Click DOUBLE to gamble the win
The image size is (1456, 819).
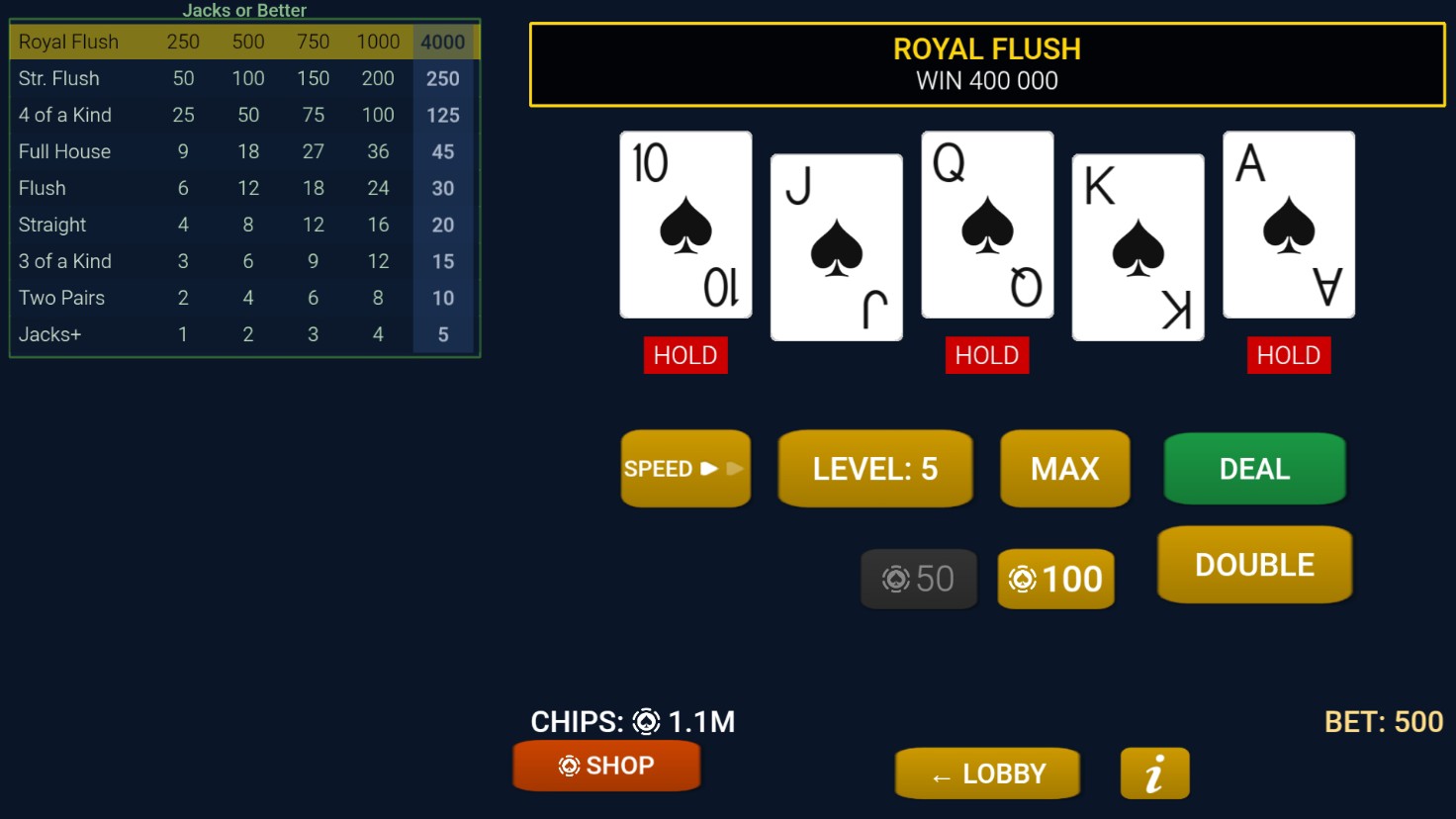pos(1254,564)
